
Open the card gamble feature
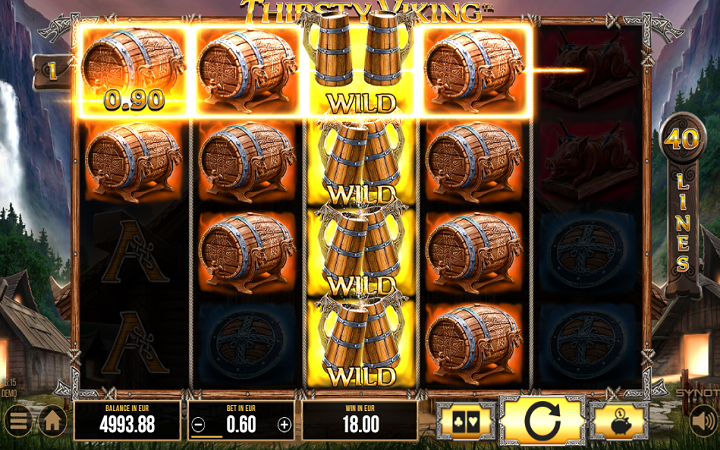pos(466,421)
